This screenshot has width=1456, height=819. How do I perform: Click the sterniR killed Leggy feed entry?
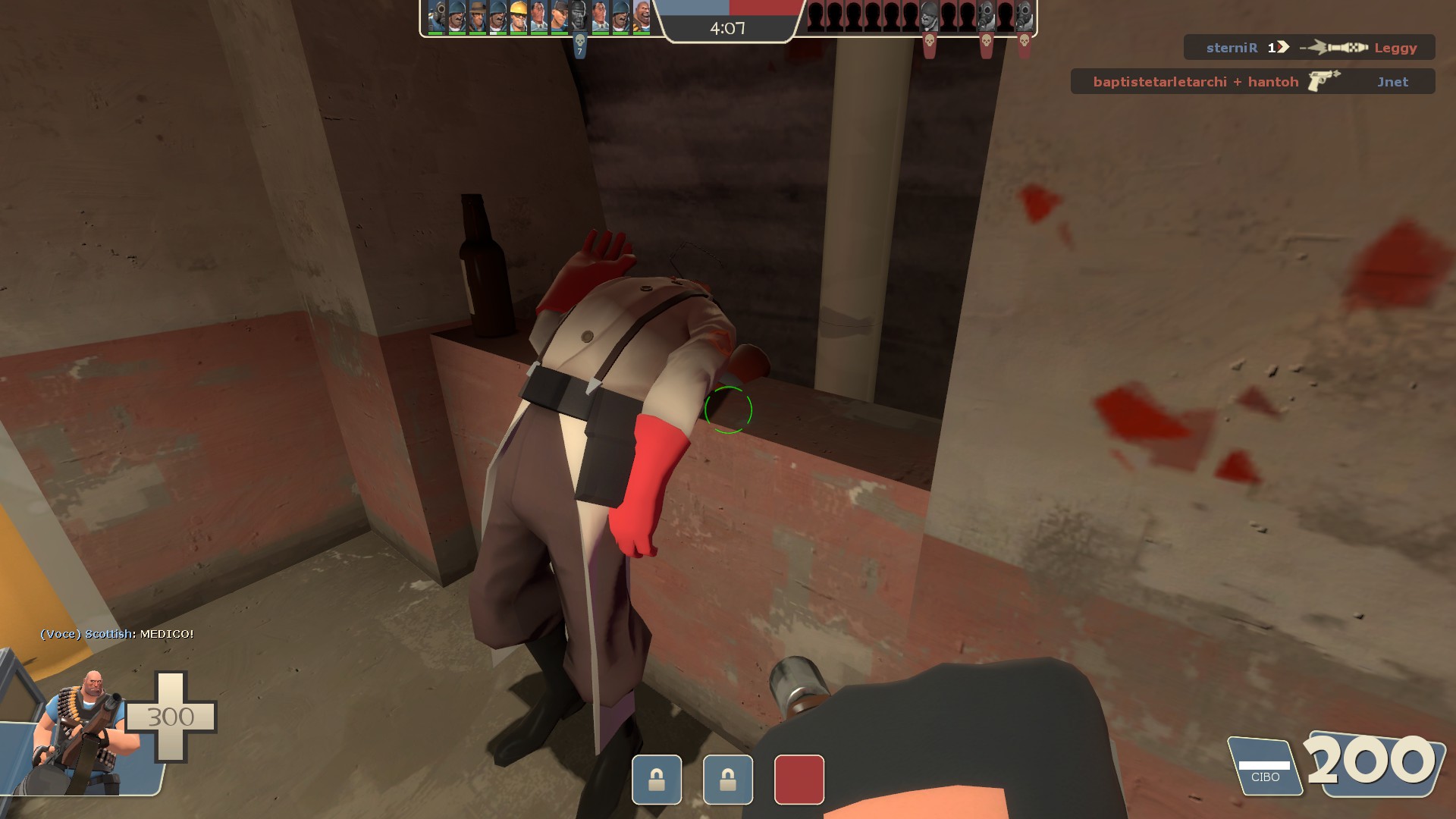(1310, 48)
